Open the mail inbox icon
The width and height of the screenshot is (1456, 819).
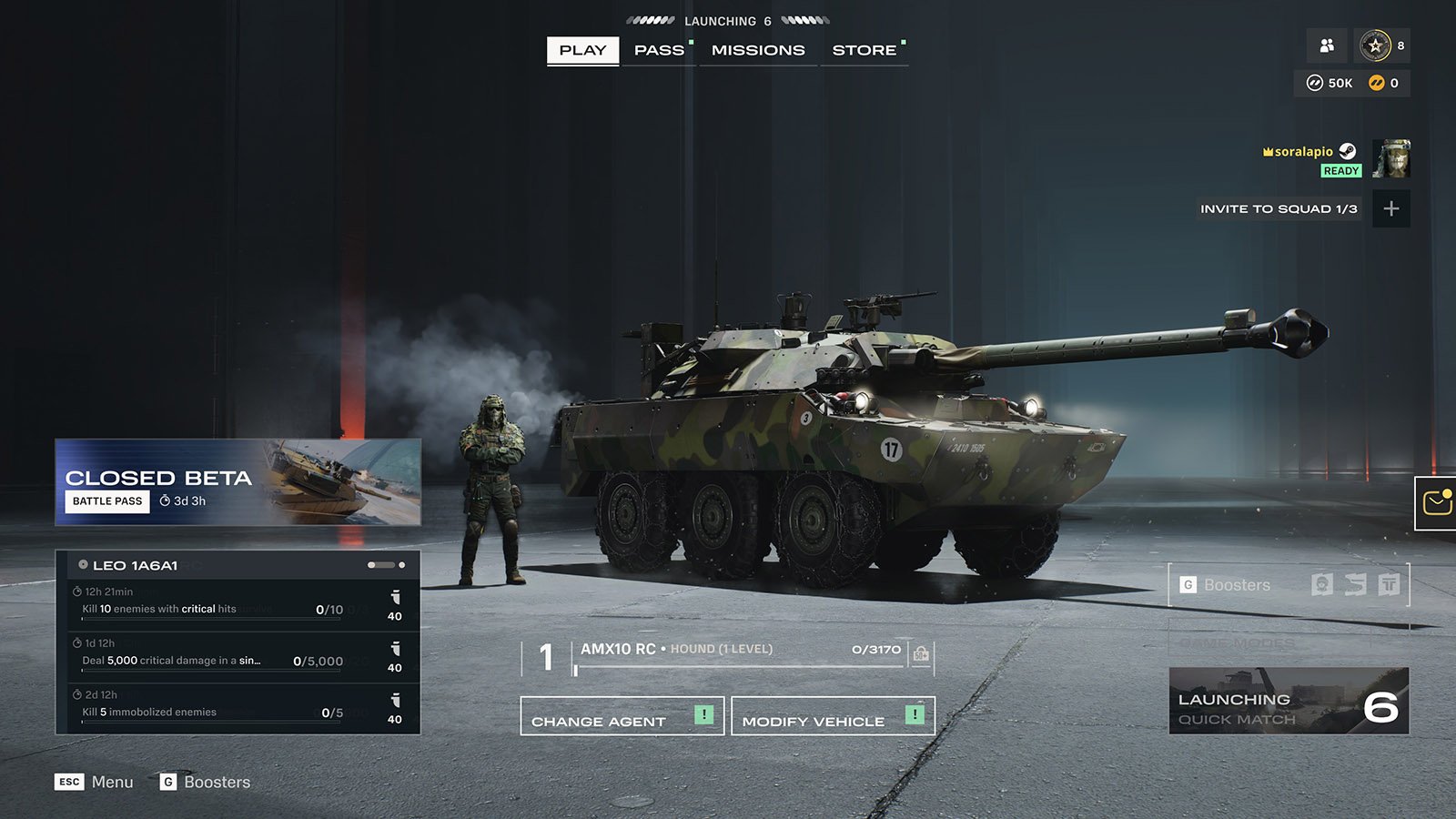coord(1436,502)
